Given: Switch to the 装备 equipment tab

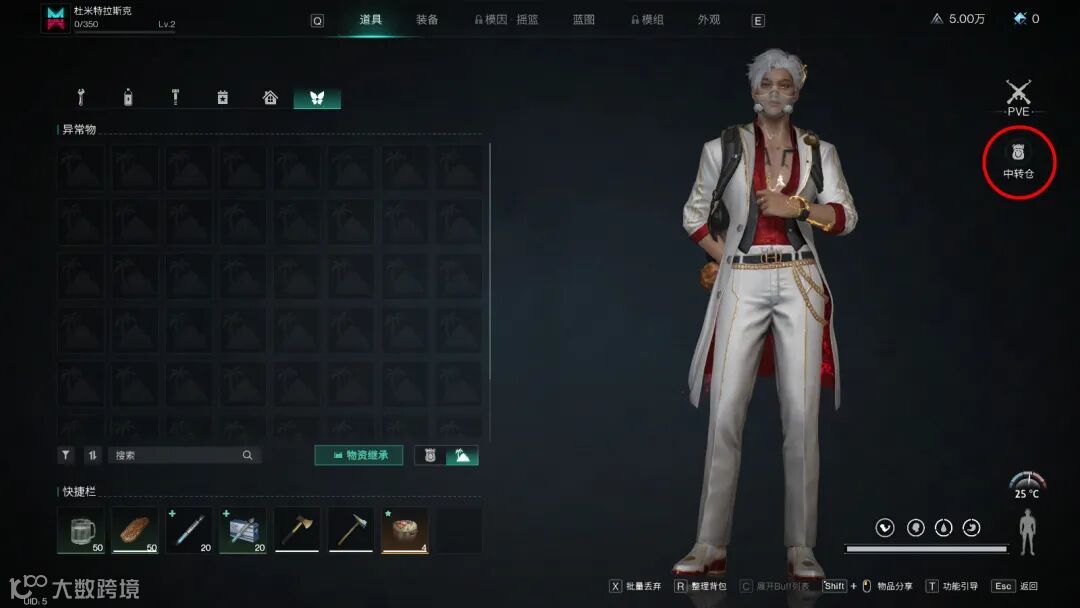Looking at the screenshot, I should (427, 20).
